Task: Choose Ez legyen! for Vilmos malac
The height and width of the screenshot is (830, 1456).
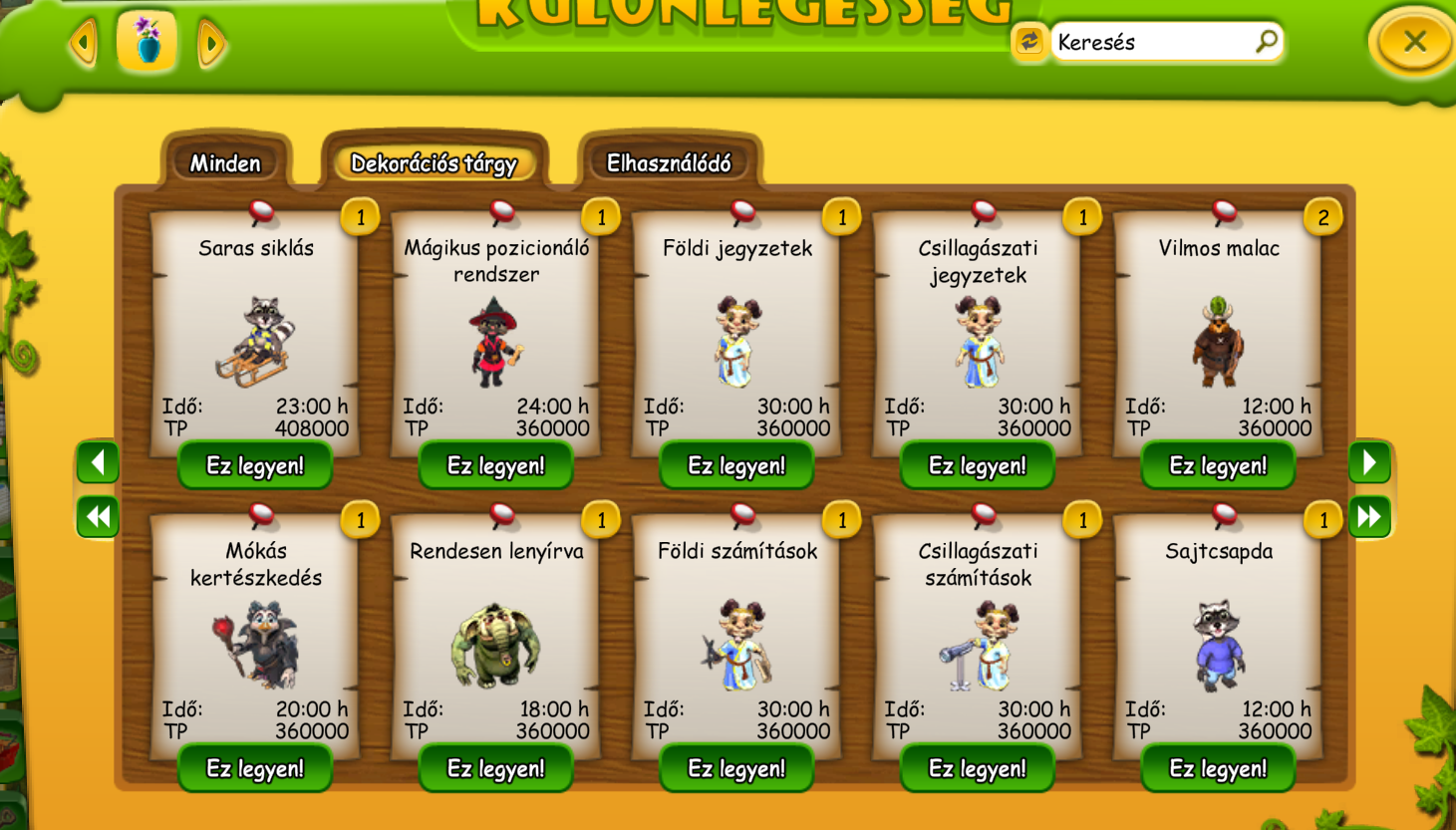Action: coord(1218,465)
